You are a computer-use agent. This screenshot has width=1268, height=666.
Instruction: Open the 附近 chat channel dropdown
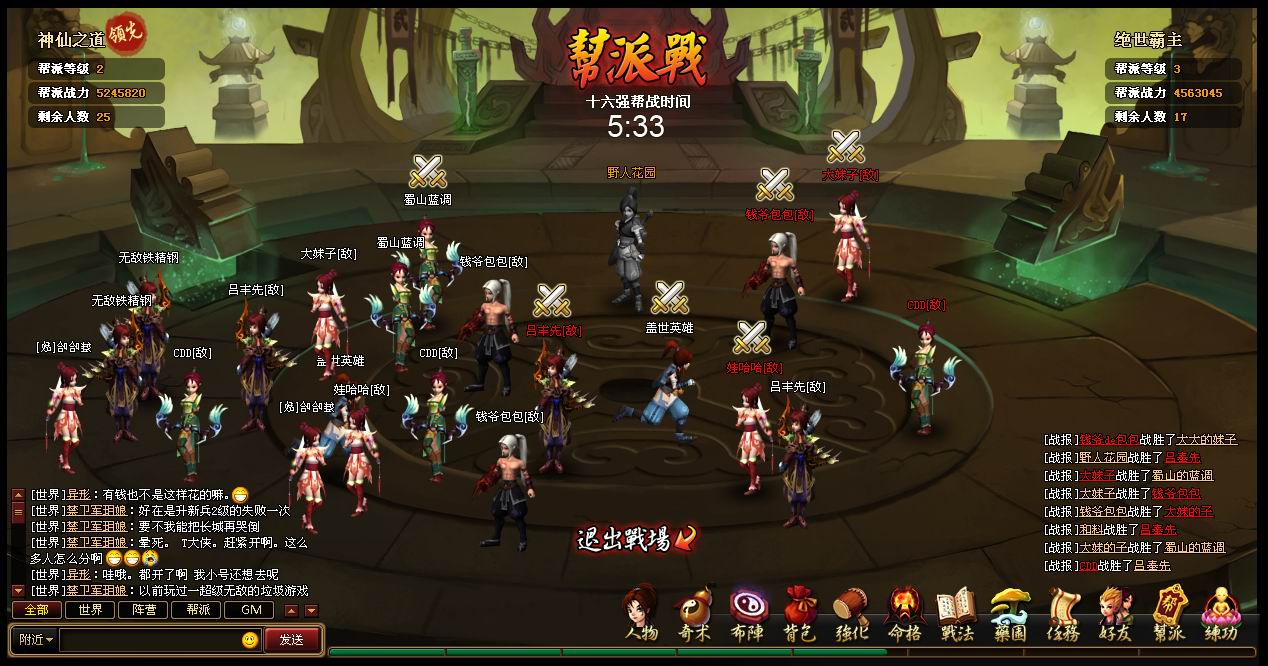pos(35,640)
